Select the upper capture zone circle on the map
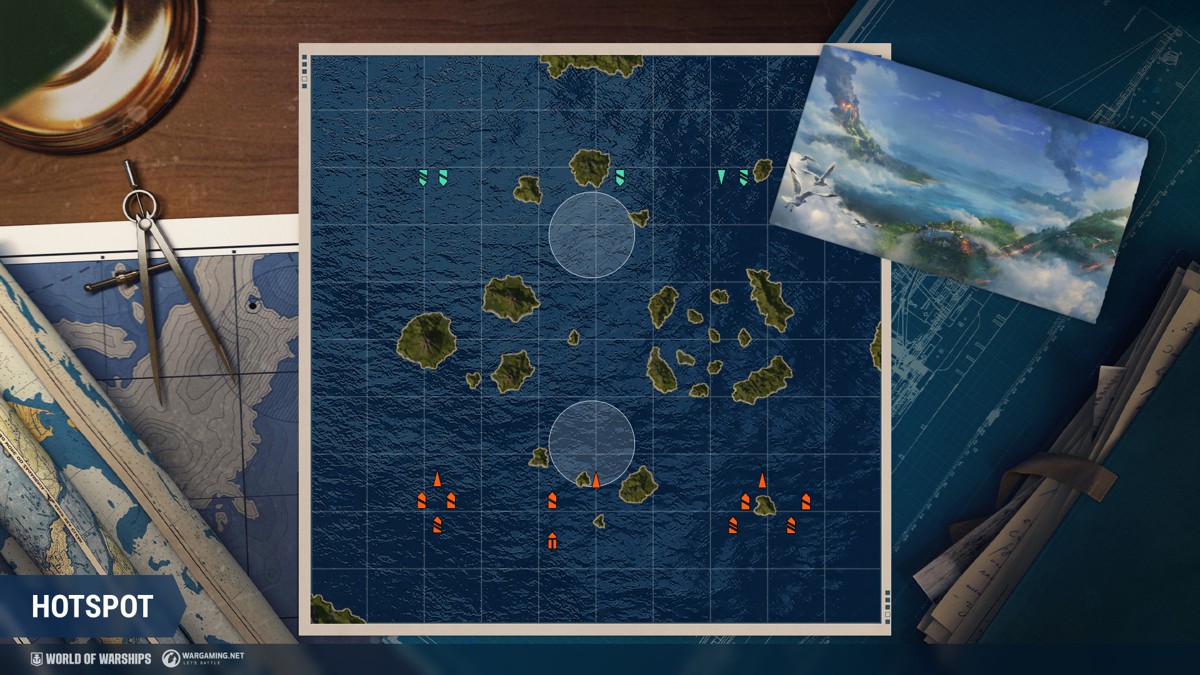Screen dimensions: 1200x675 [x=592, y=235]
